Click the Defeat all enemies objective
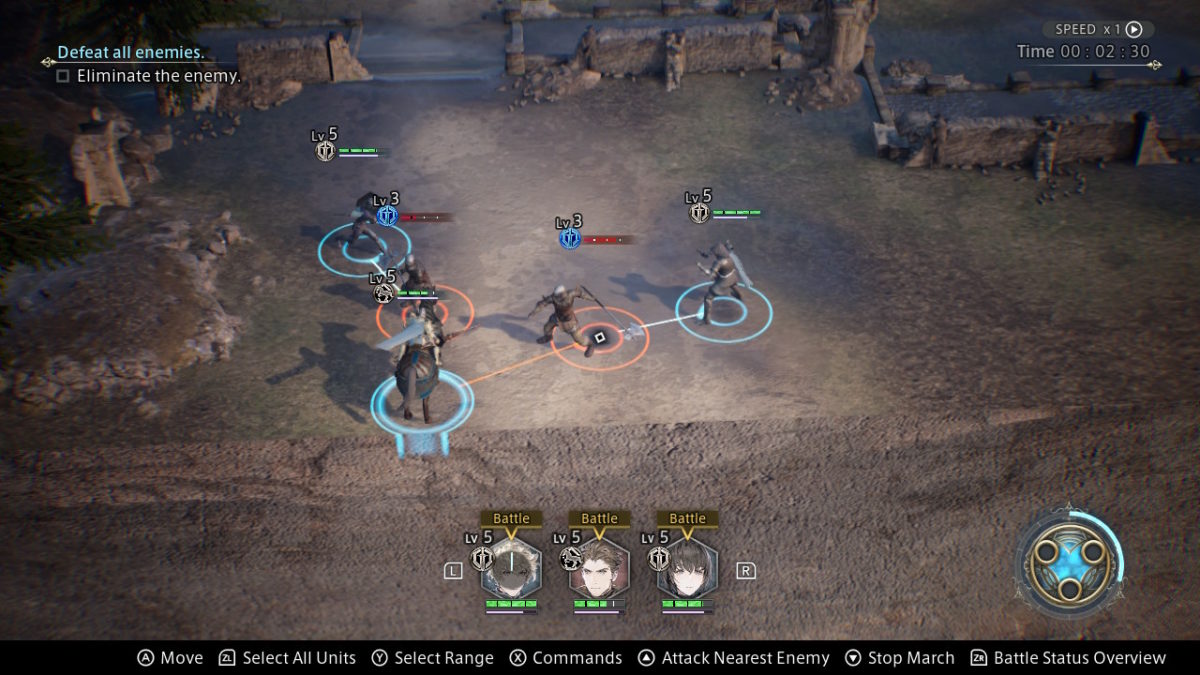Viewport: 1200px width, 675px height. tap(131, 52)
